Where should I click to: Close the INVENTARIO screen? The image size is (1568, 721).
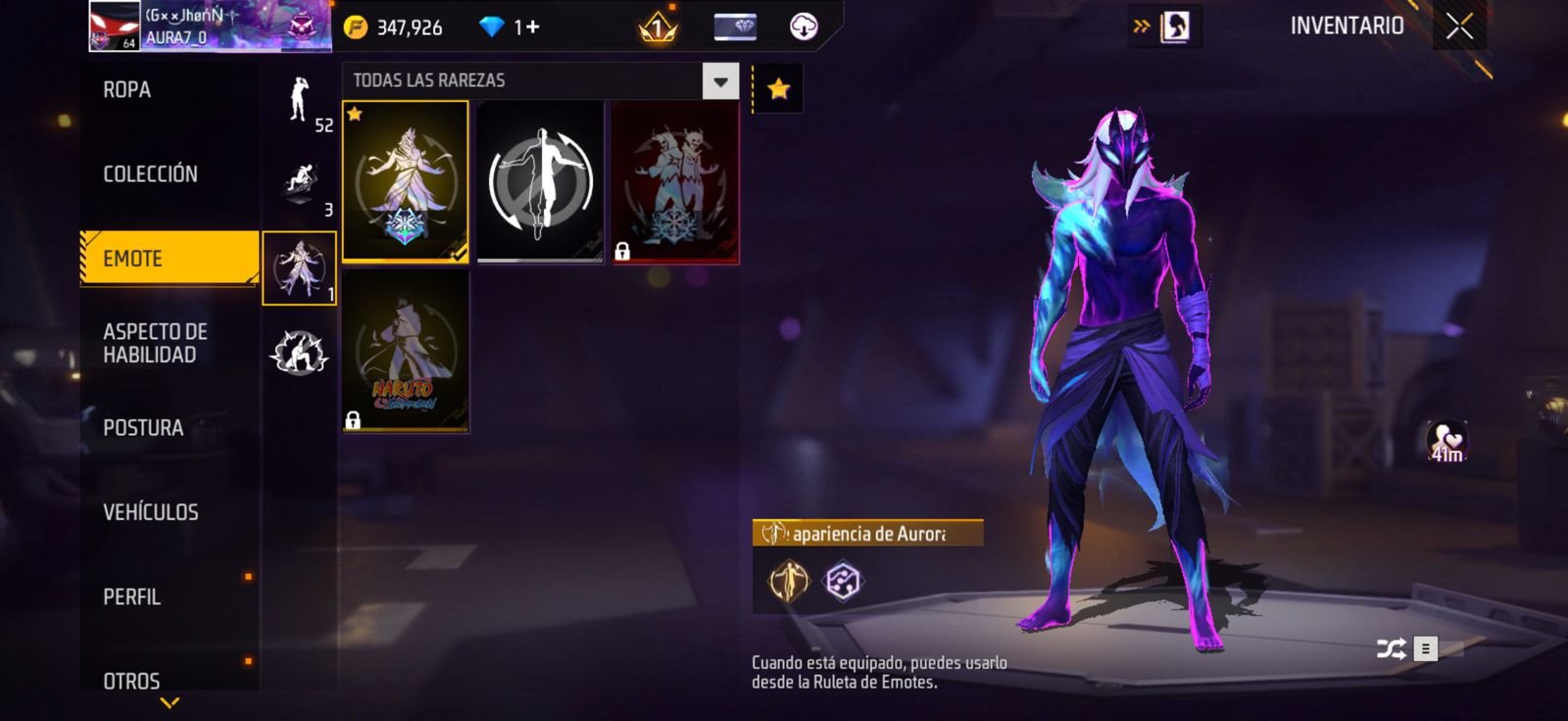(1459, 26)
